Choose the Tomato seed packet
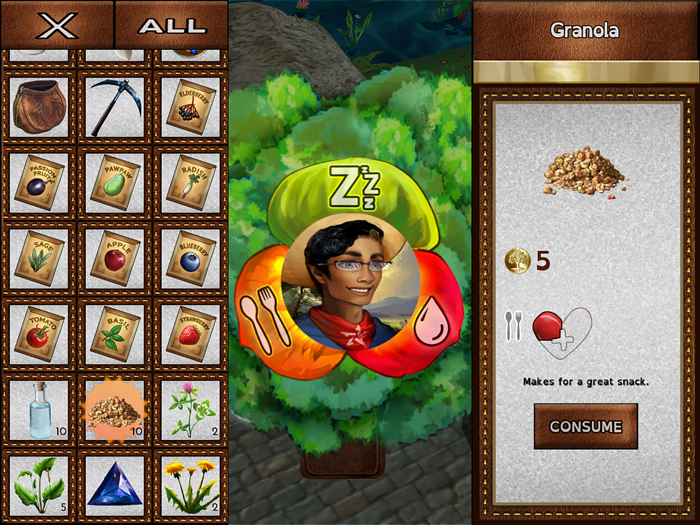This screenshot has width=700, height=525. coord(40,332)
